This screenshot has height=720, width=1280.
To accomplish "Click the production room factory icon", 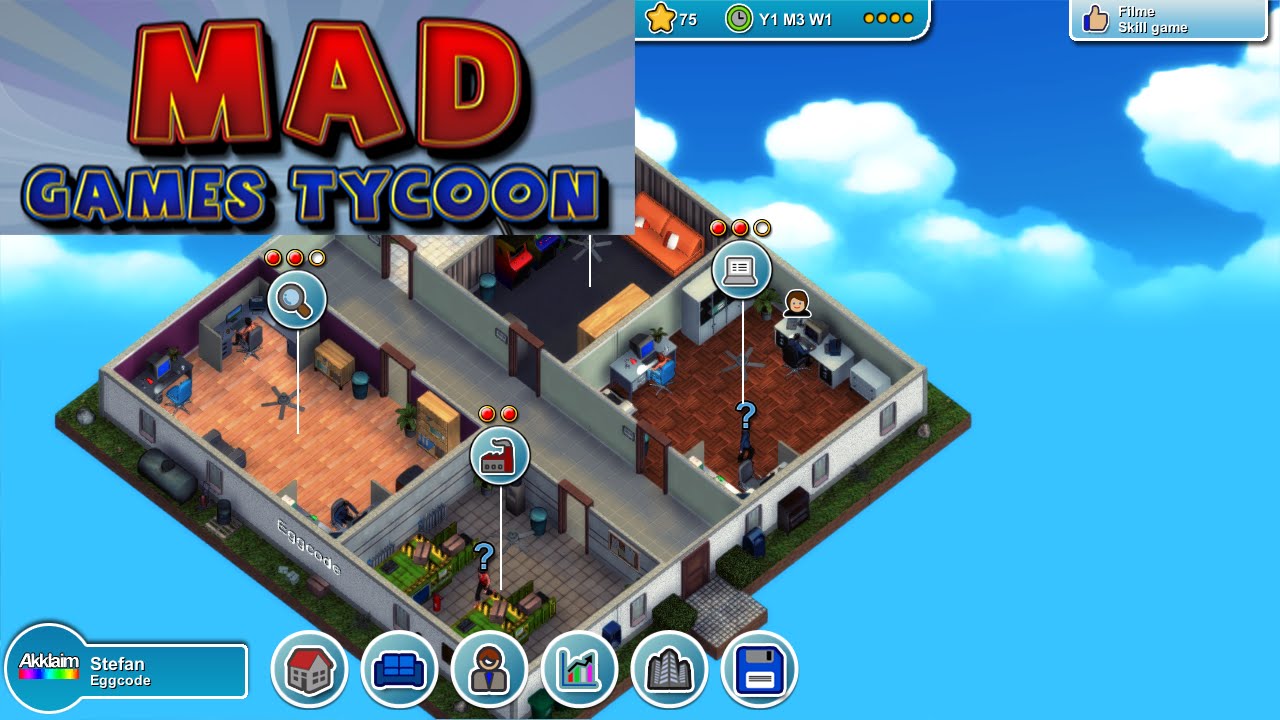I will 501,455.
